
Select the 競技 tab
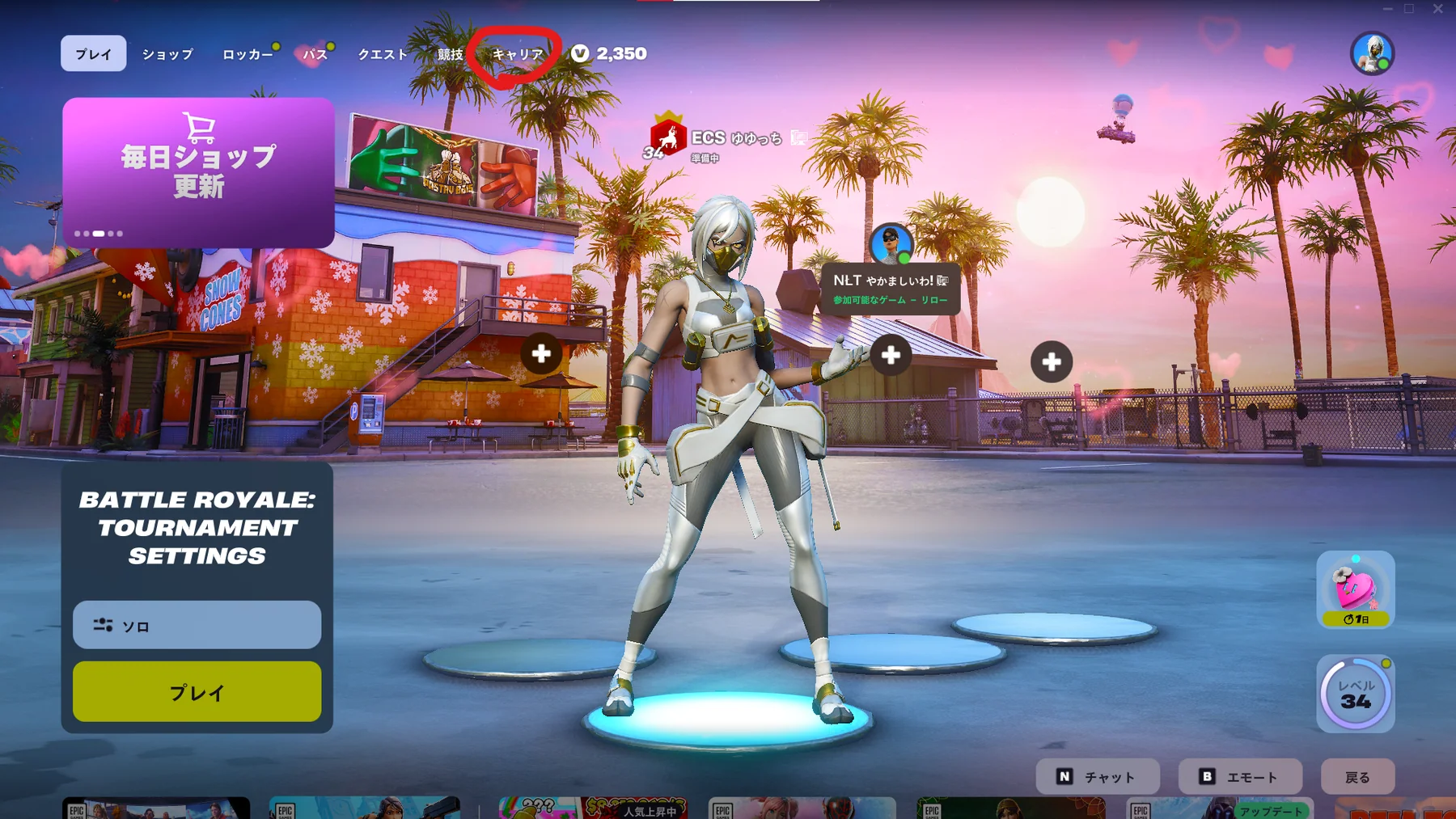tap(450, 54)
